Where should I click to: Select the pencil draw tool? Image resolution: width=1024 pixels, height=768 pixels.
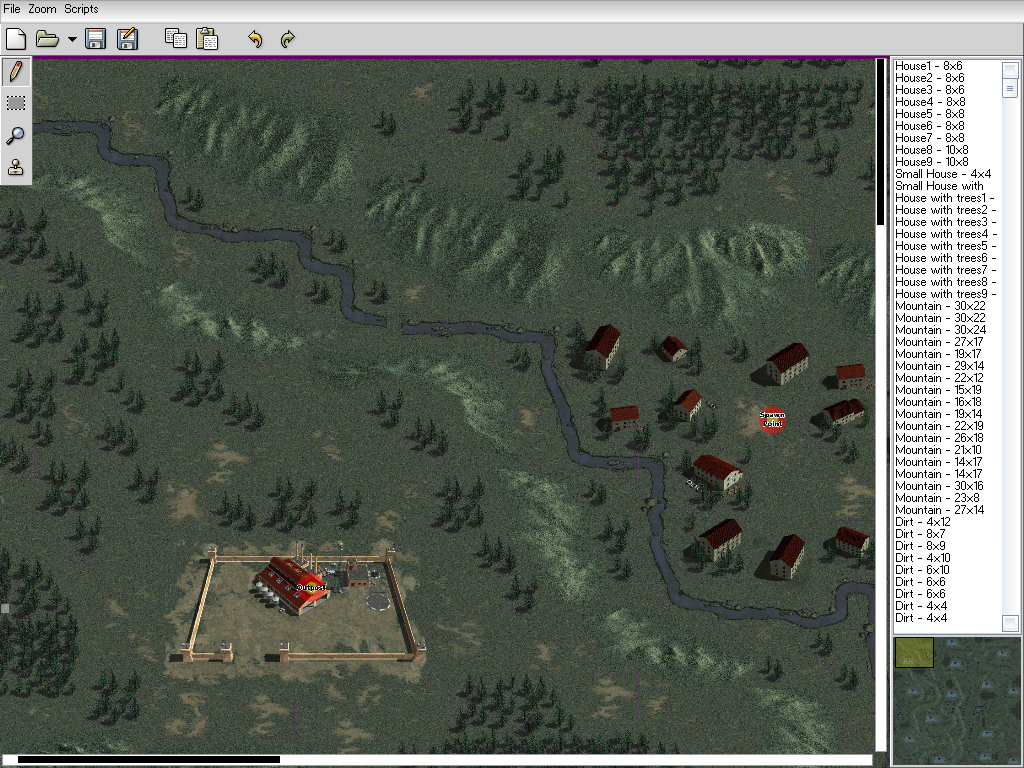pos(16,71)
